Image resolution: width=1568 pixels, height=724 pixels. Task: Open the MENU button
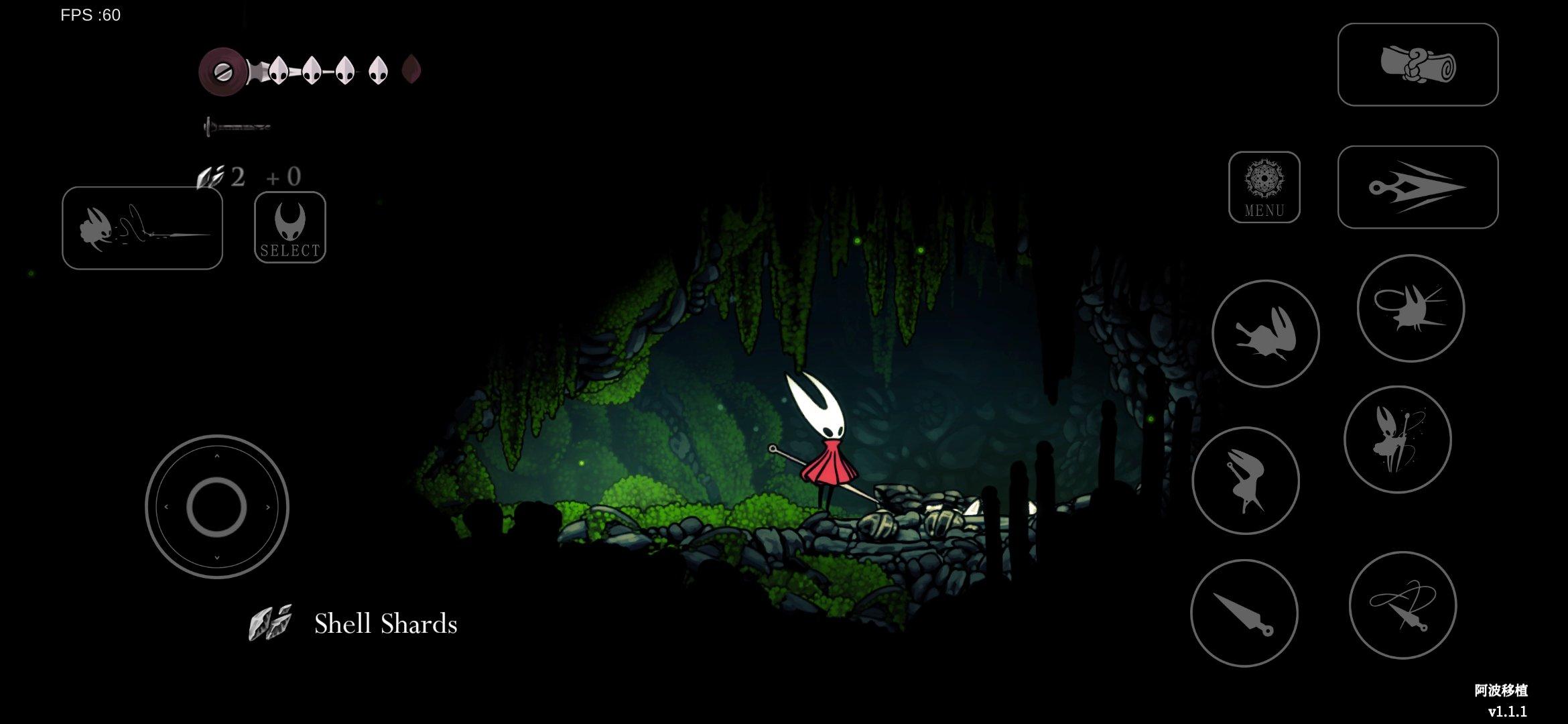1264,187
